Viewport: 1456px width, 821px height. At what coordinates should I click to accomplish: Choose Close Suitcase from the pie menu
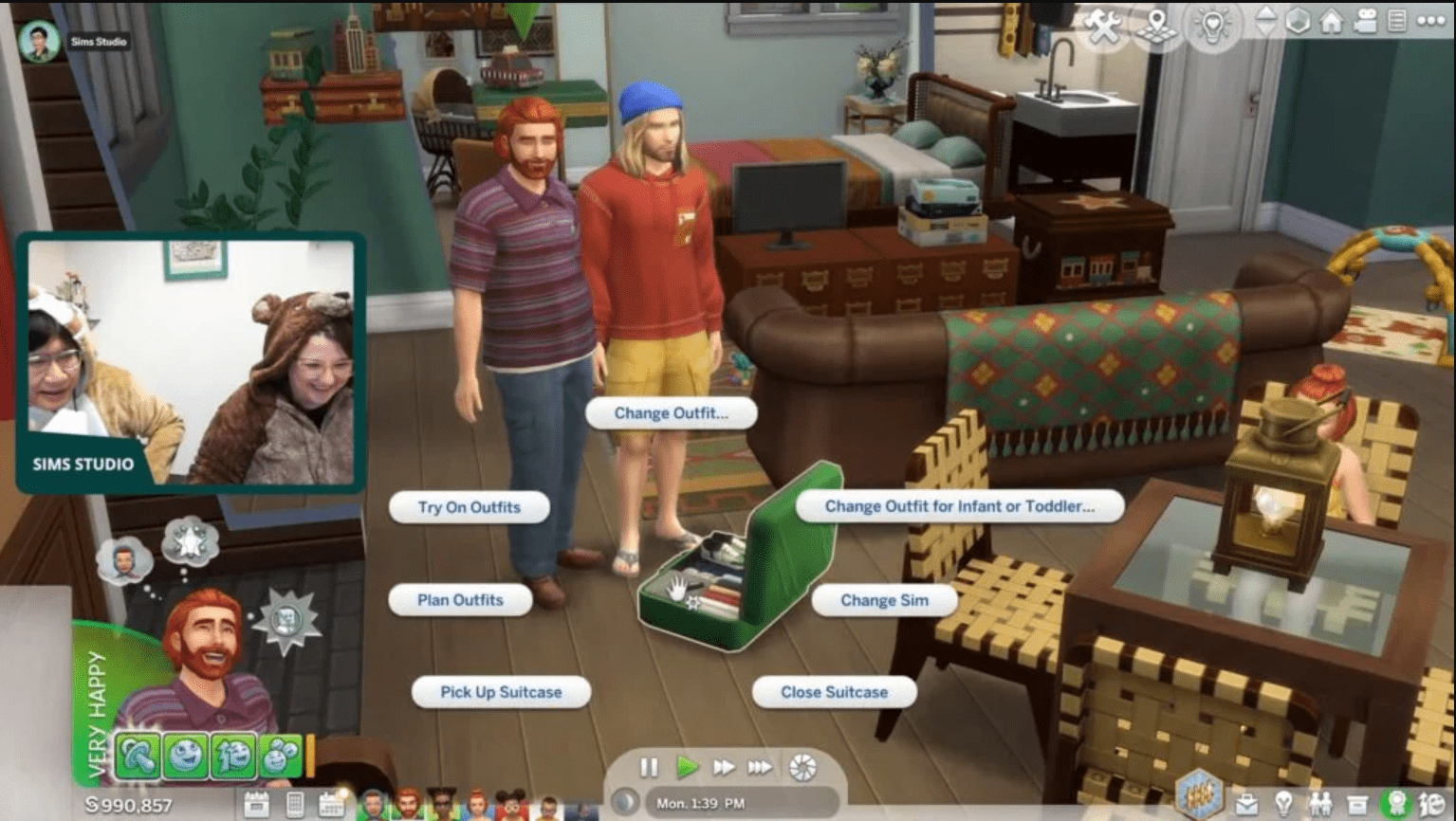pos(834,692)
